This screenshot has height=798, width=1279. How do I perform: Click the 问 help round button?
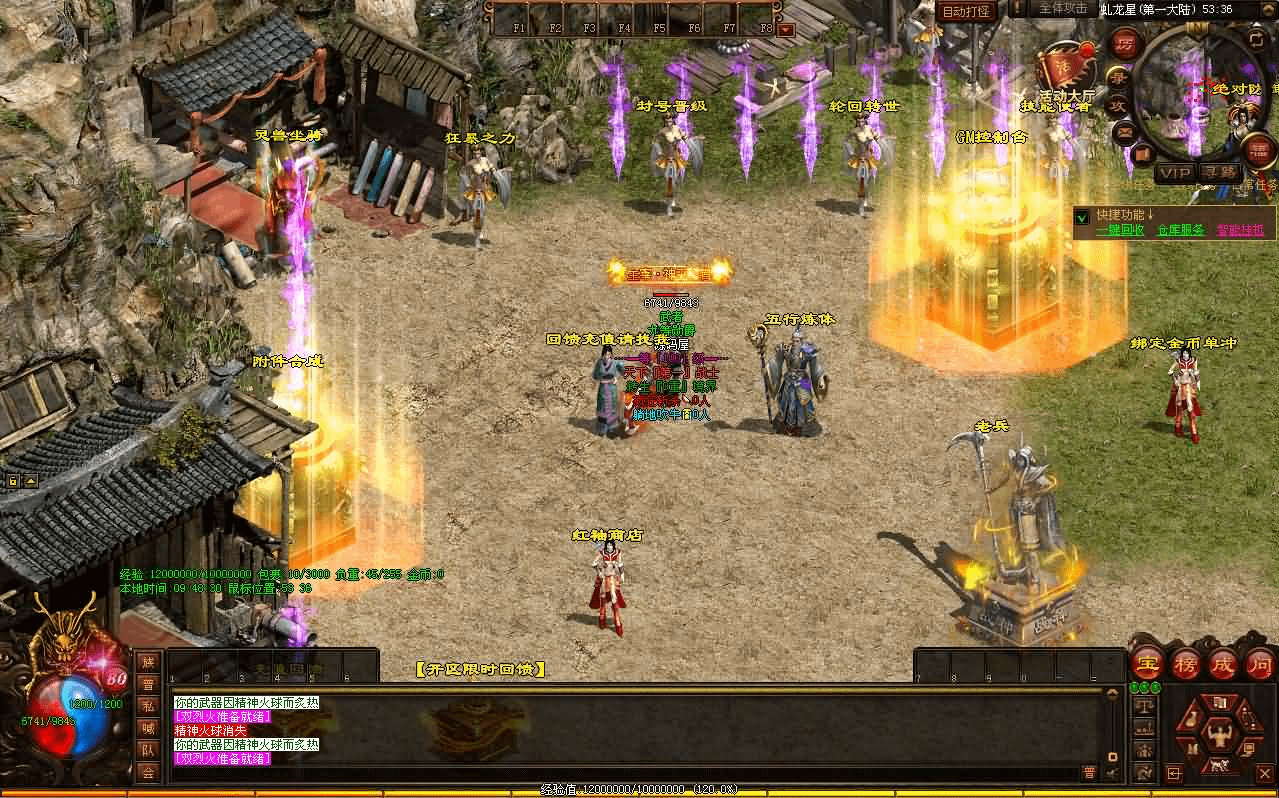[1259, 663]
